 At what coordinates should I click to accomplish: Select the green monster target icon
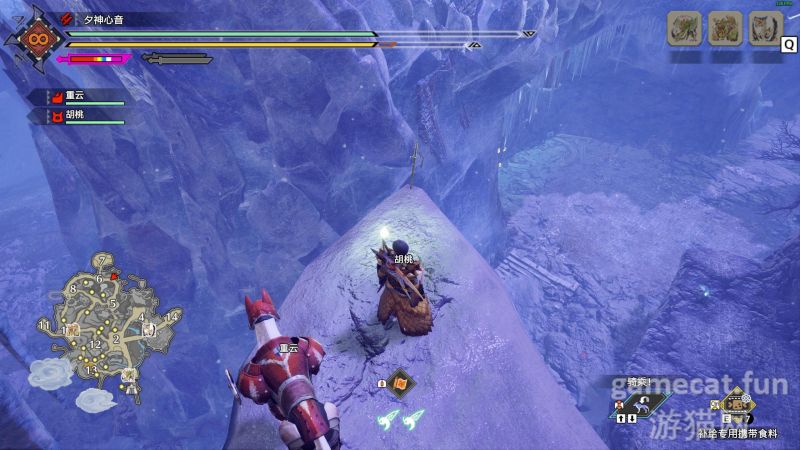coord(683,28)
